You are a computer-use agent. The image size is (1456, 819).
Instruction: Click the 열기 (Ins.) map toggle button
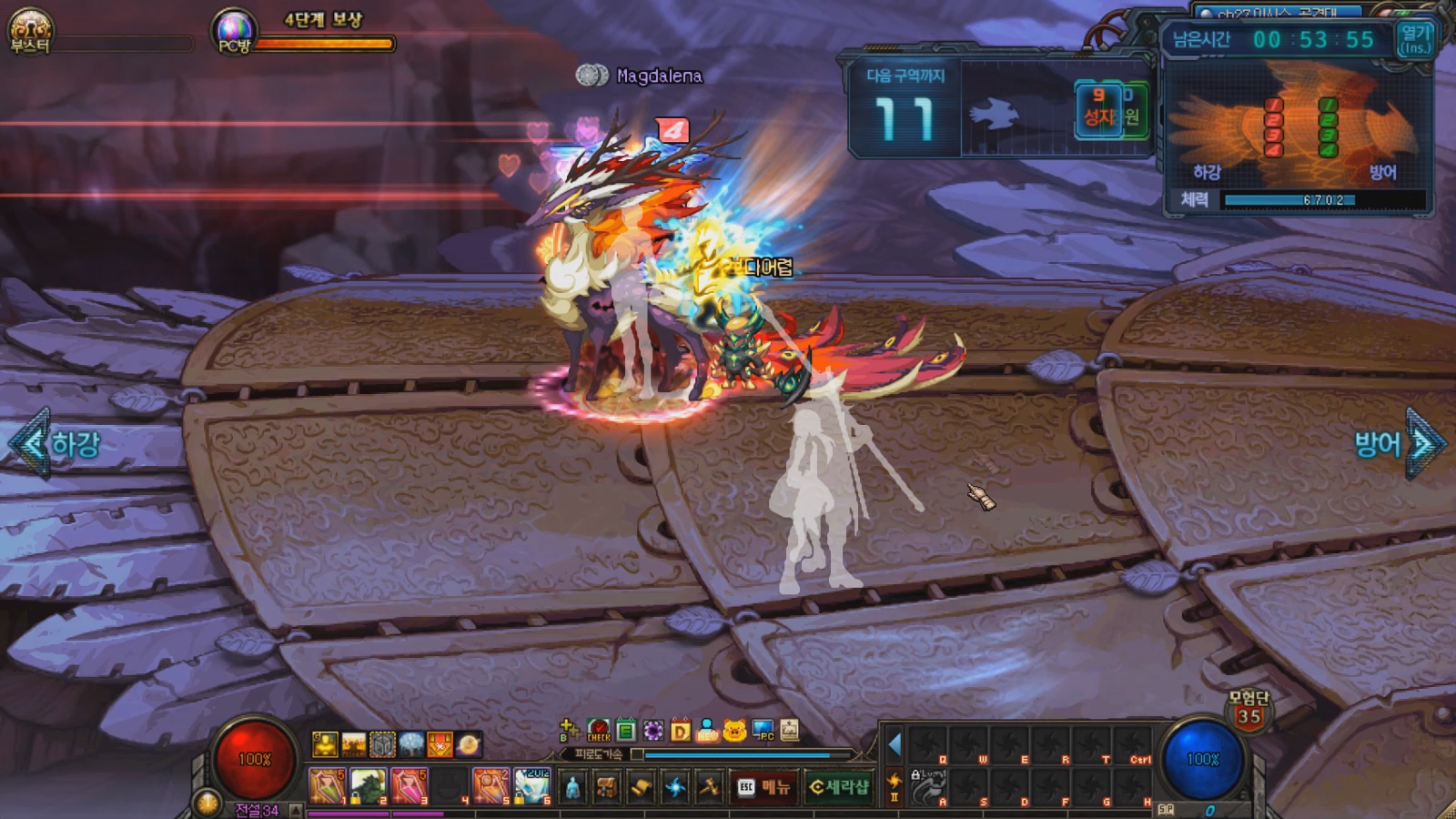[x=1415, y=39]
